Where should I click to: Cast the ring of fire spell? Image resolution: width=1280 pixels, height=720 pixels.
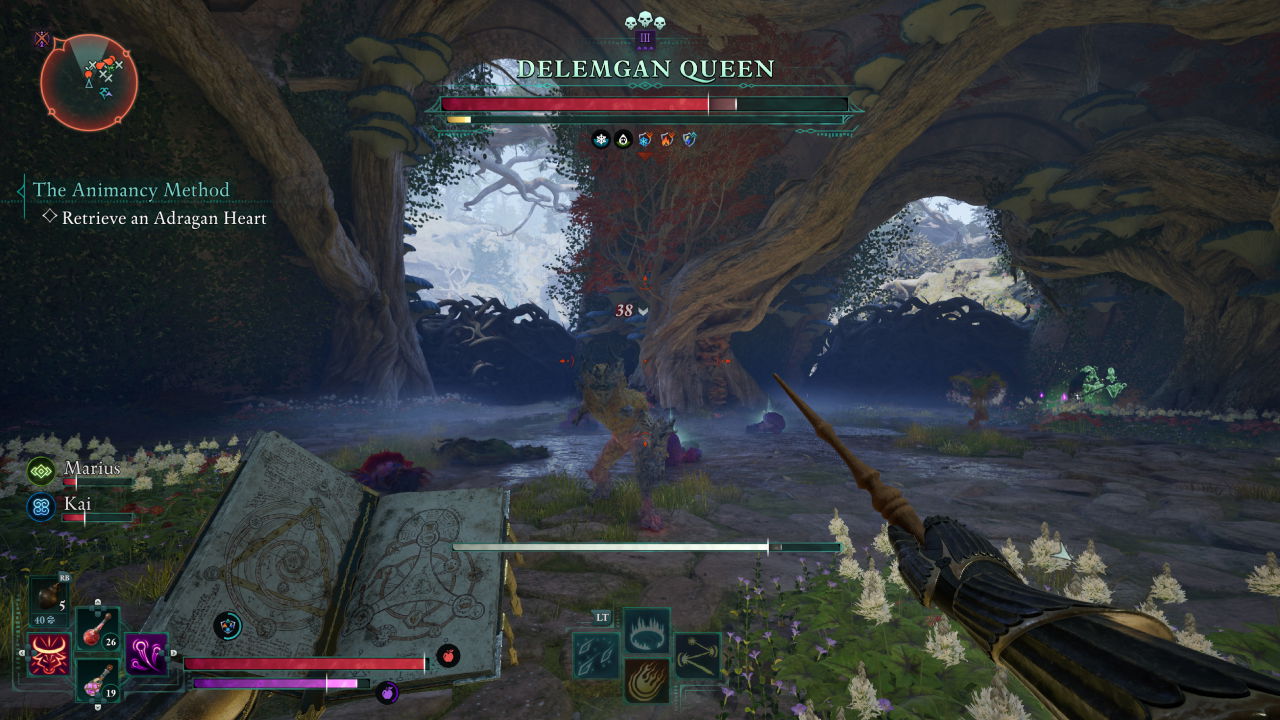coord(647,630)
